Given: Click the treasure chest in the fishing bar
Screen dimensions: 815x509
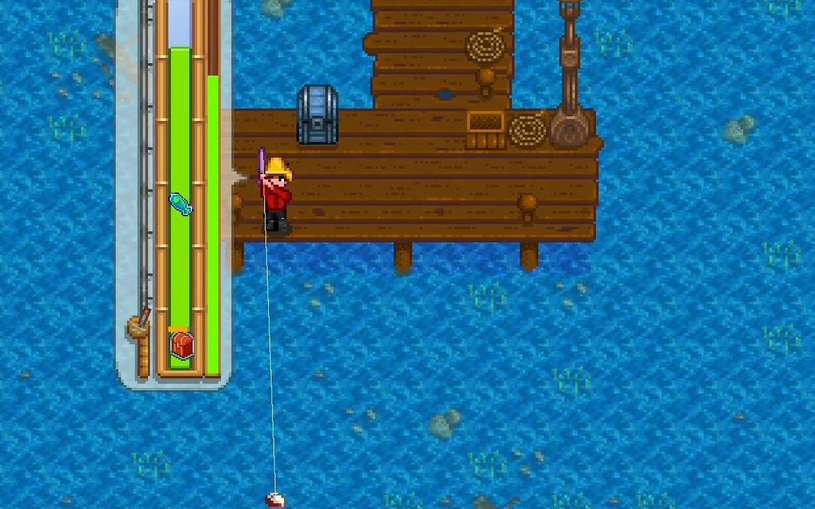Looking at the screenshot, I should pos(181,344).
